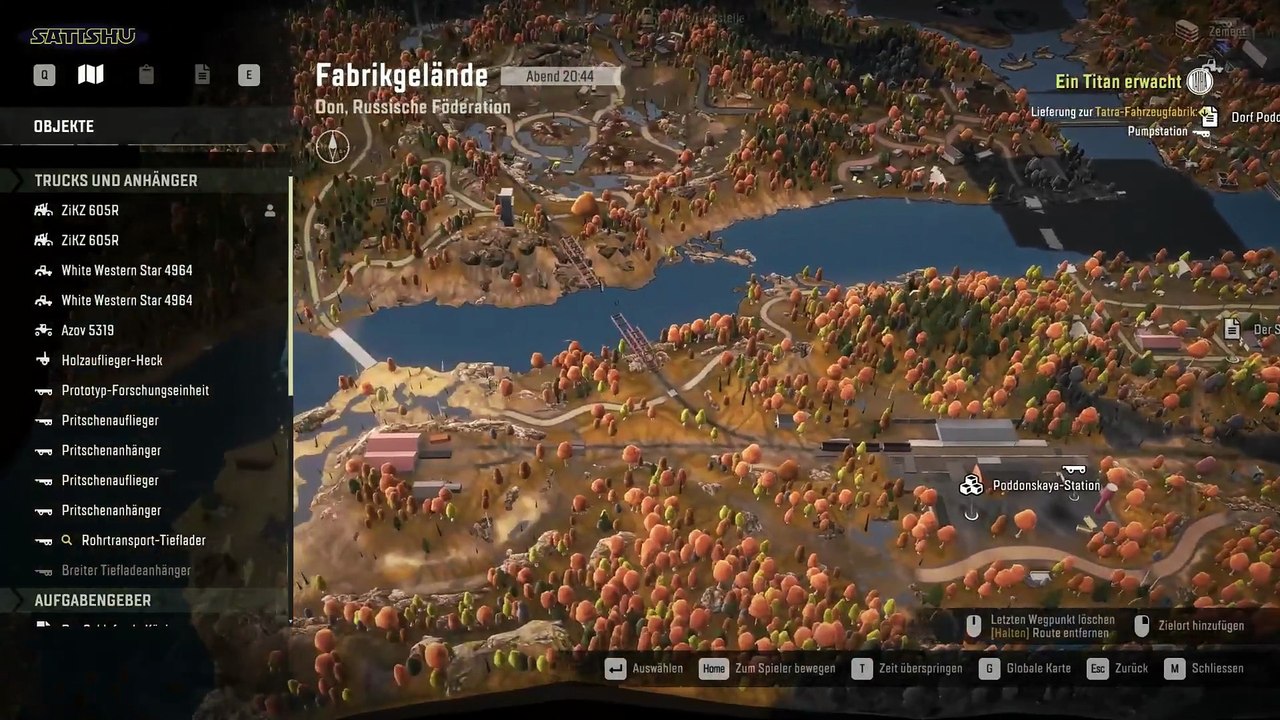Select the ZiKZ 605R with player icon
Image resolution: width=1280 pixels, height=720 pixels.
(x=90, y=211)
